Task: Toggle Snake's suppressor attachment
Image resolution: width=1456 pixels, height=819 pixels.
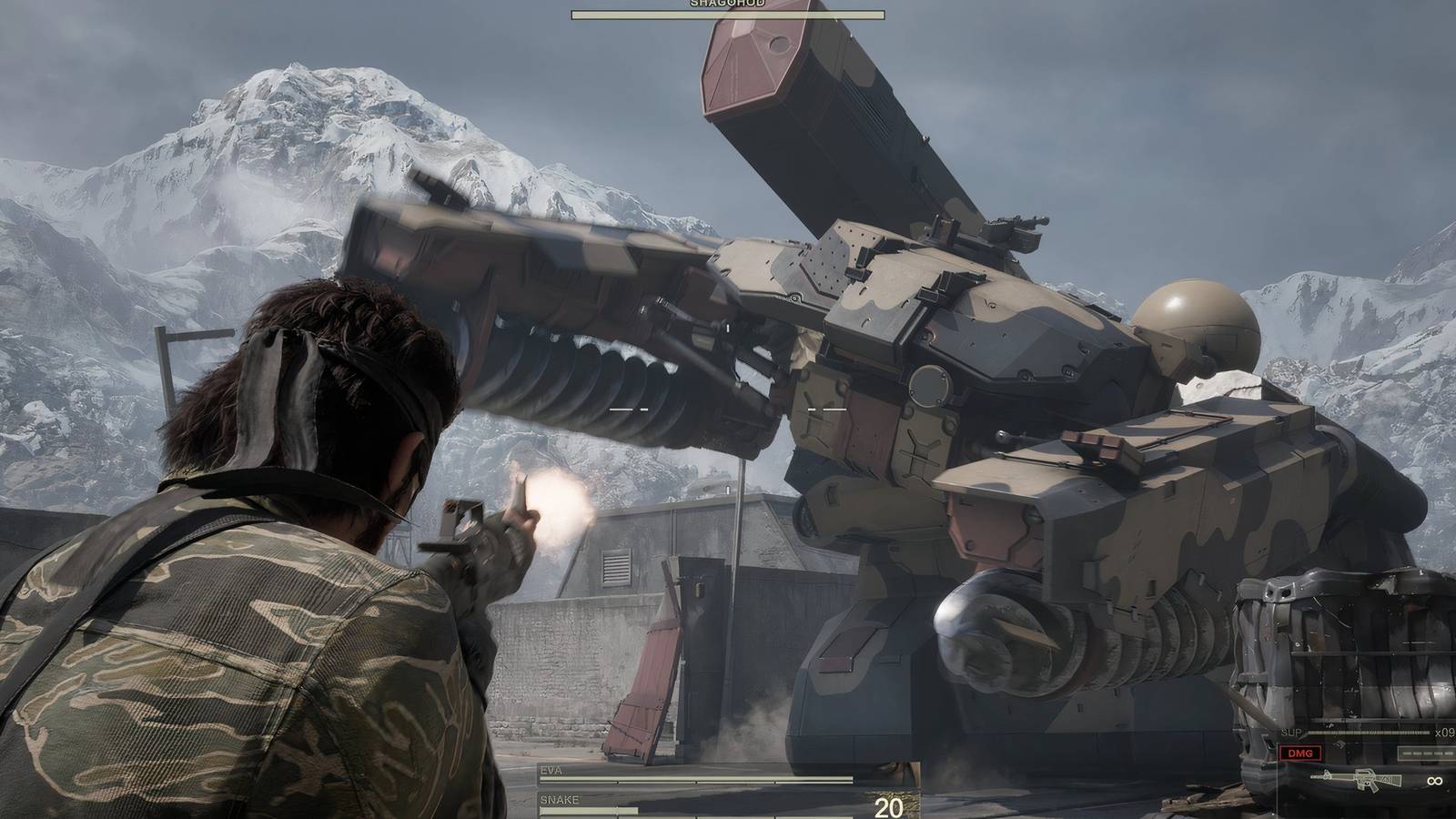Action: click(1290, 732)
